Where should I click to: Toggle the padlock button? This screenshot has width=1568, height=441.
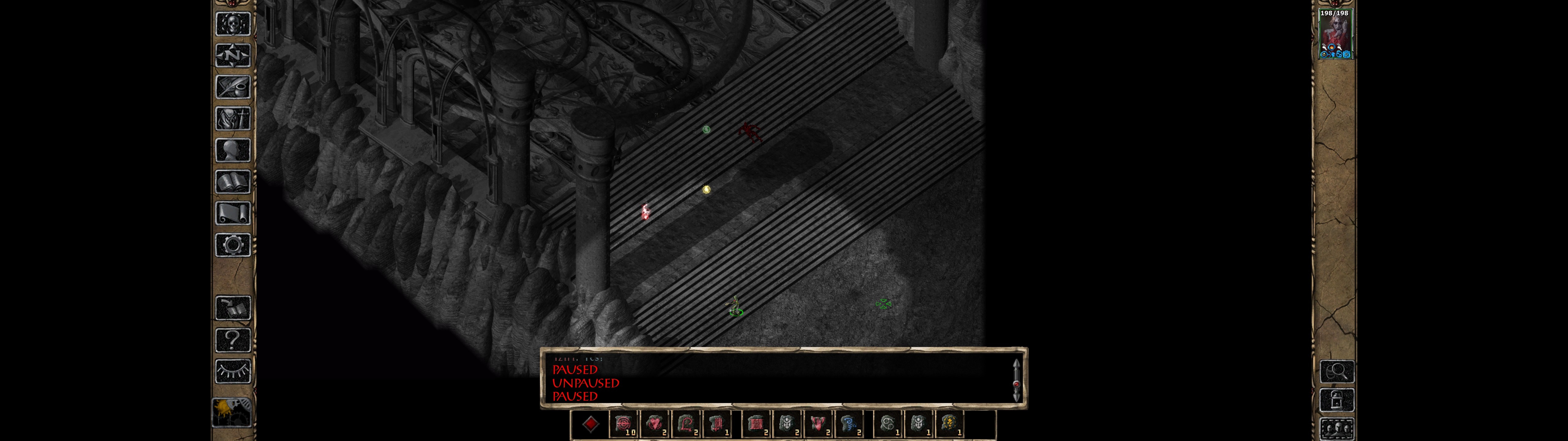(x=1336, y=401)
